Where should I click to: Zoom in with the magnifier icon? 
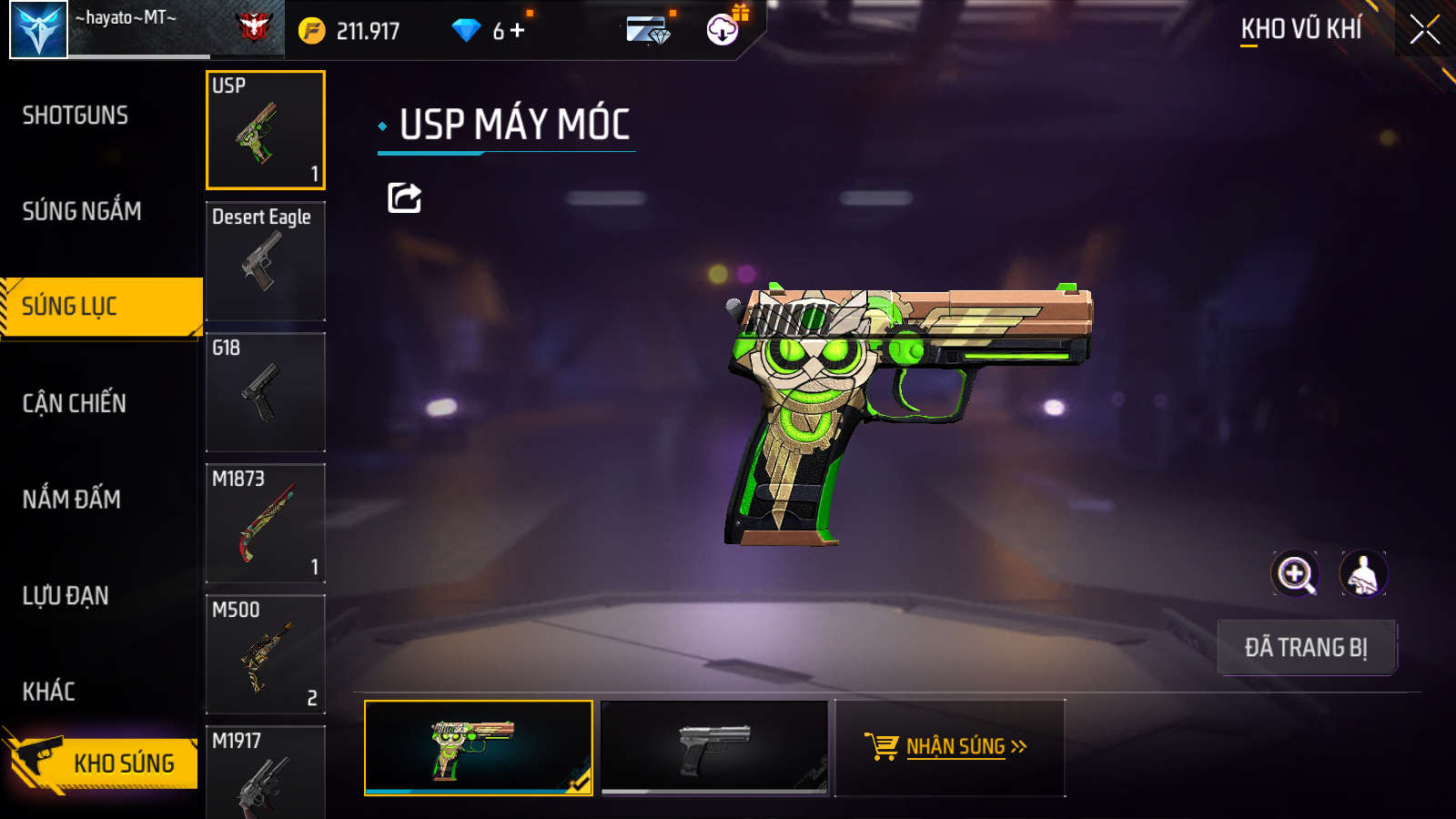(1295, 574)
